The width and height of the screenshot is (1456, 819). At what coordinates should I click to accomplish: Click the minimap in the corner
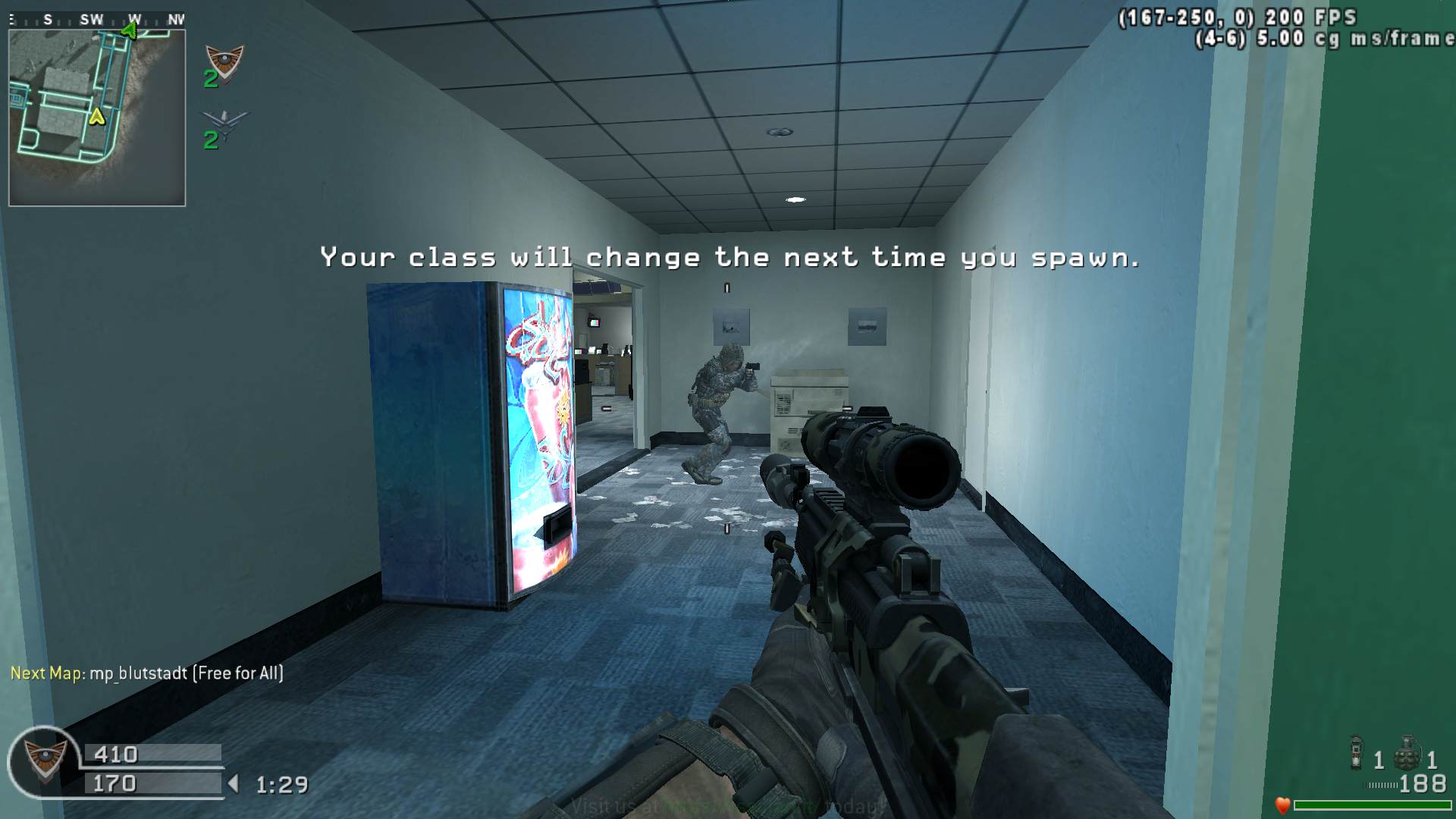pos(97,118)
